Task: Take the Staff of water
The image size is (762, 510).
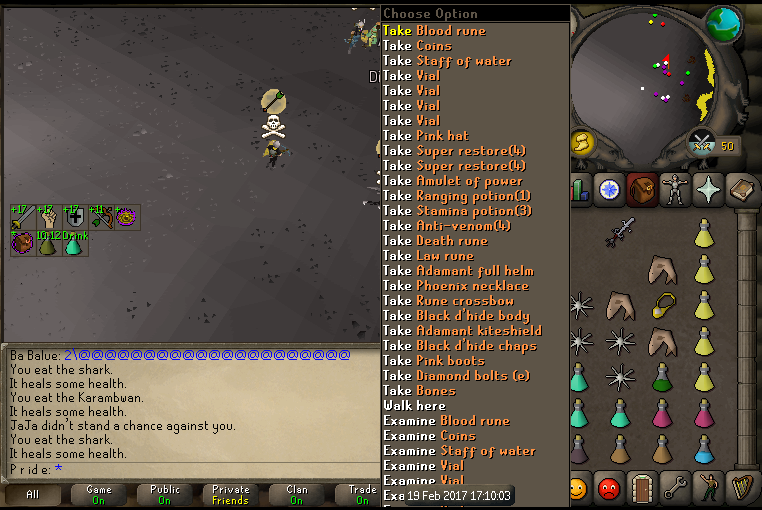Action: (447, 61)
